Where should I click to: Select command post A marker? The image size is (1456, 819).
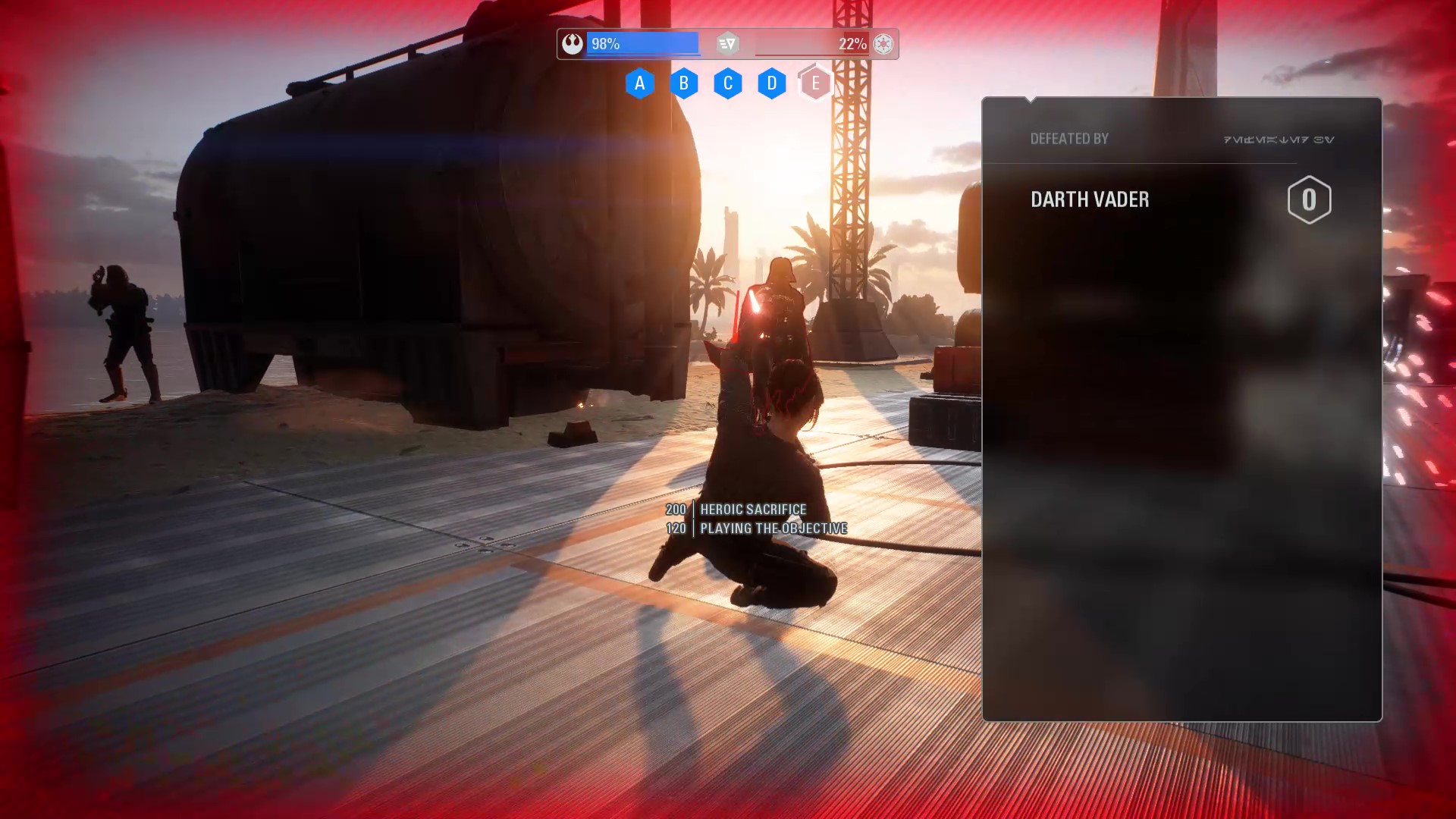pos(639,83)
